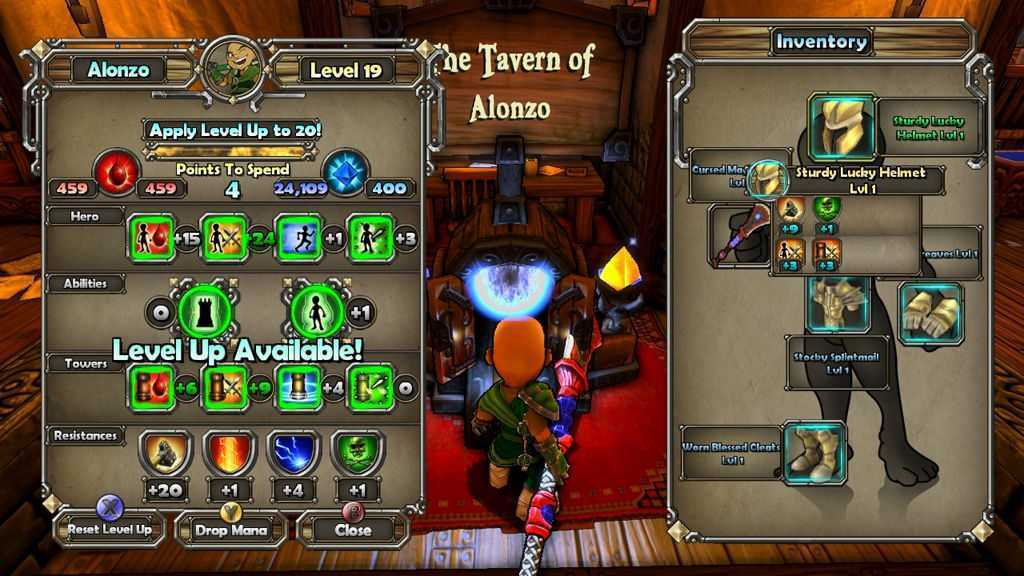This screenshot has width=1024, height=576.
Task: Upgrade the hero health stat icon
Action: coord(150,238)
